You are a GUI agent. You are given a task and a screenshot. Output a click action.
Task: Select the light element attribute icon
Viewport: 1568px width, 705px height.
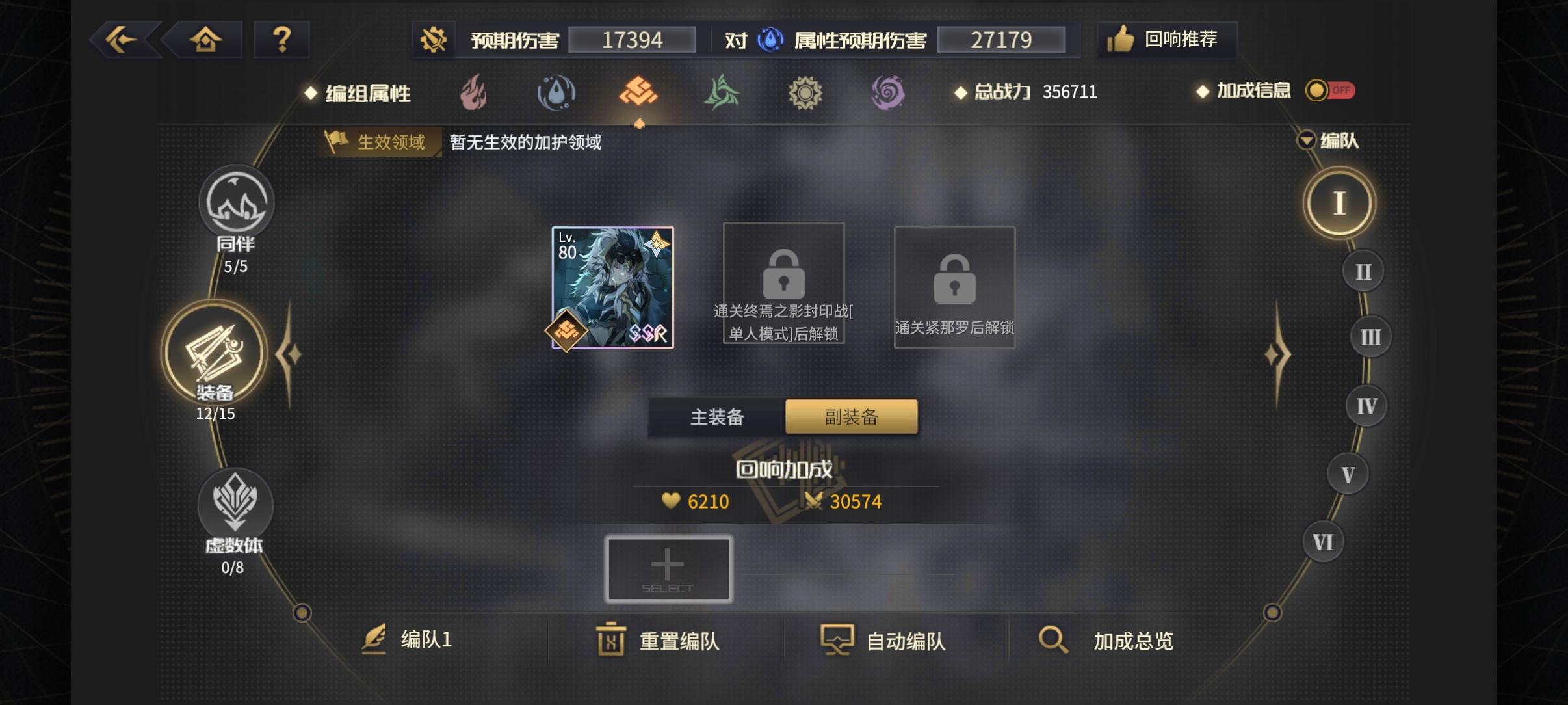(x=806, y=93)
